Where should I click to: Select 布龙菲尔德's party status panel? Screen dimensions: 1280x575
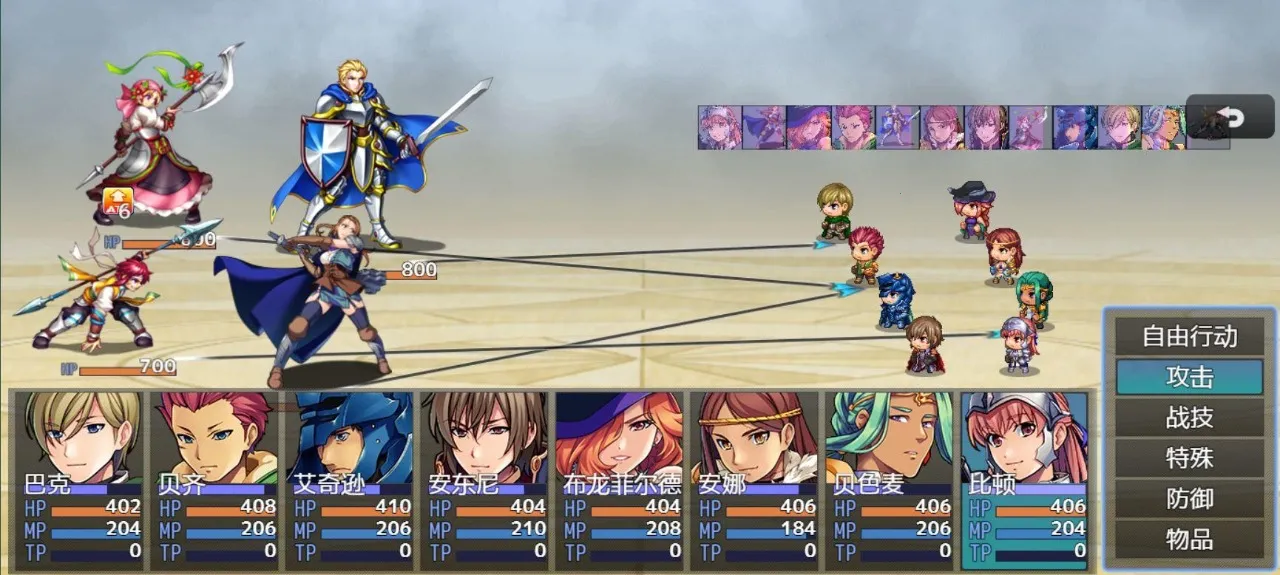620,480
